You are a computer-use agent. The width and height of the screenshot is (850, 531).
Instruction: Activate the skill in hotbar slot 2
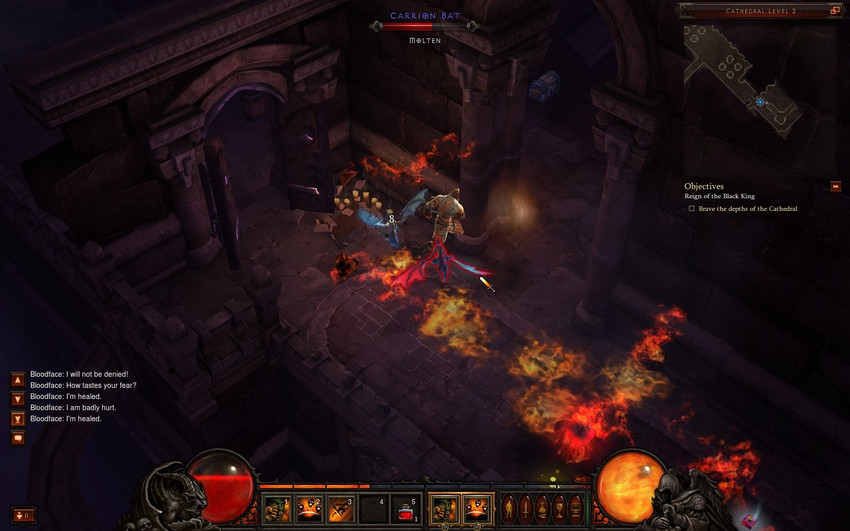tap(309, 508)
